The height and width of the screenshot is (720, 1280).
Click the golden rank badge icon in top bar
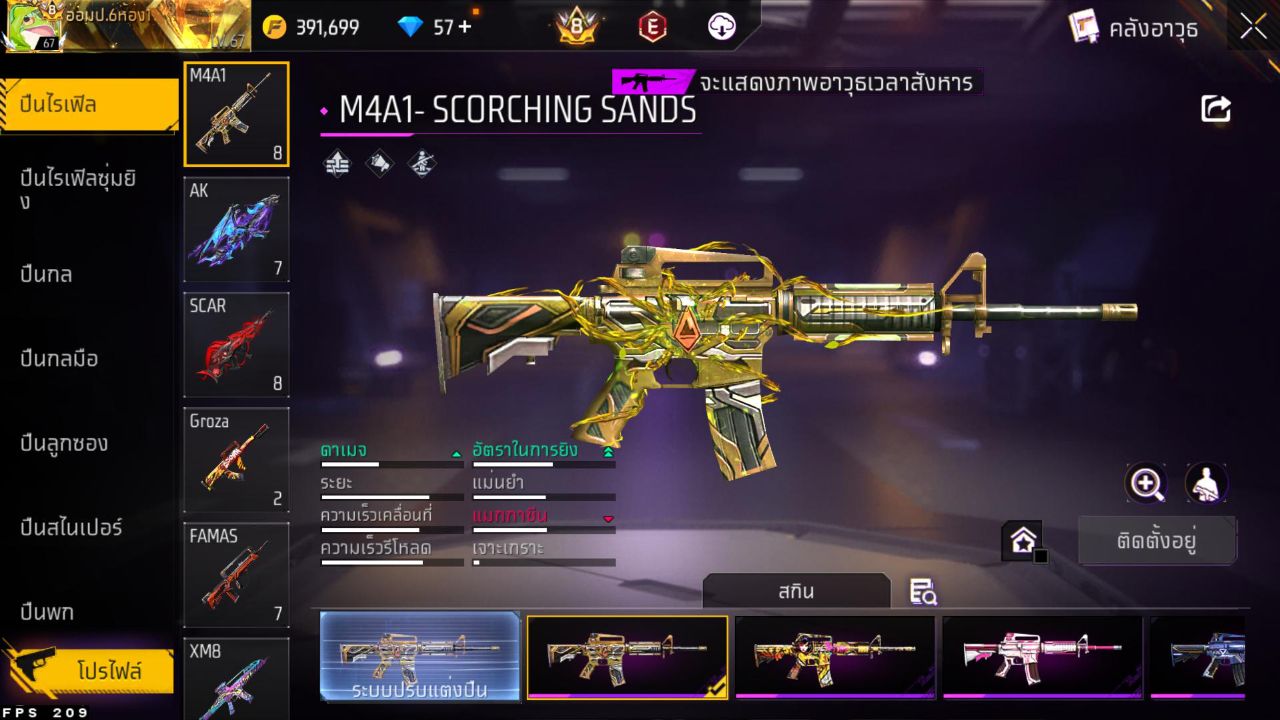click(574, 27)
